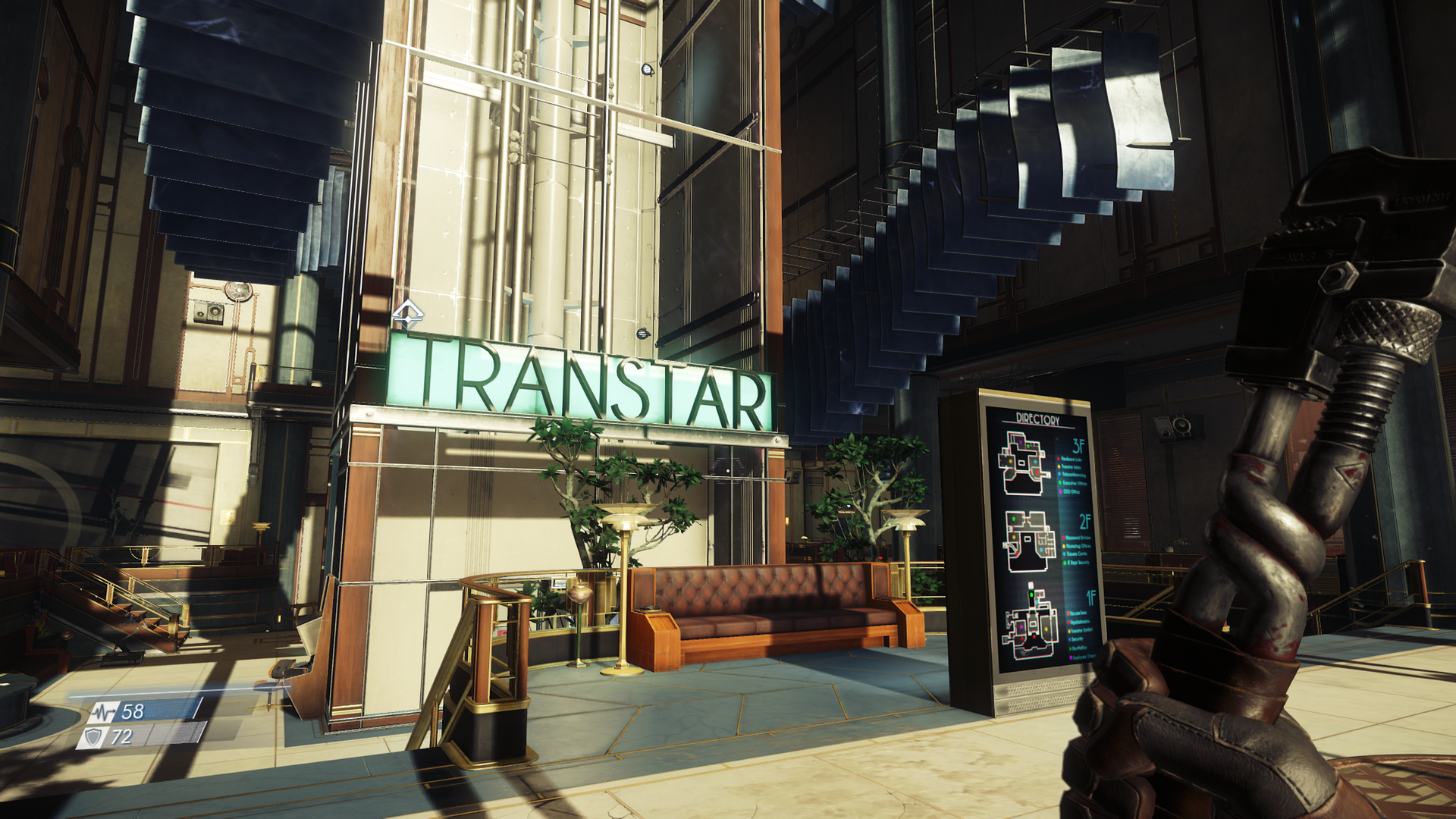Click the 3F floor map thumbnail
This screenshot has height=819, width=1456.
coord(1021,463)
